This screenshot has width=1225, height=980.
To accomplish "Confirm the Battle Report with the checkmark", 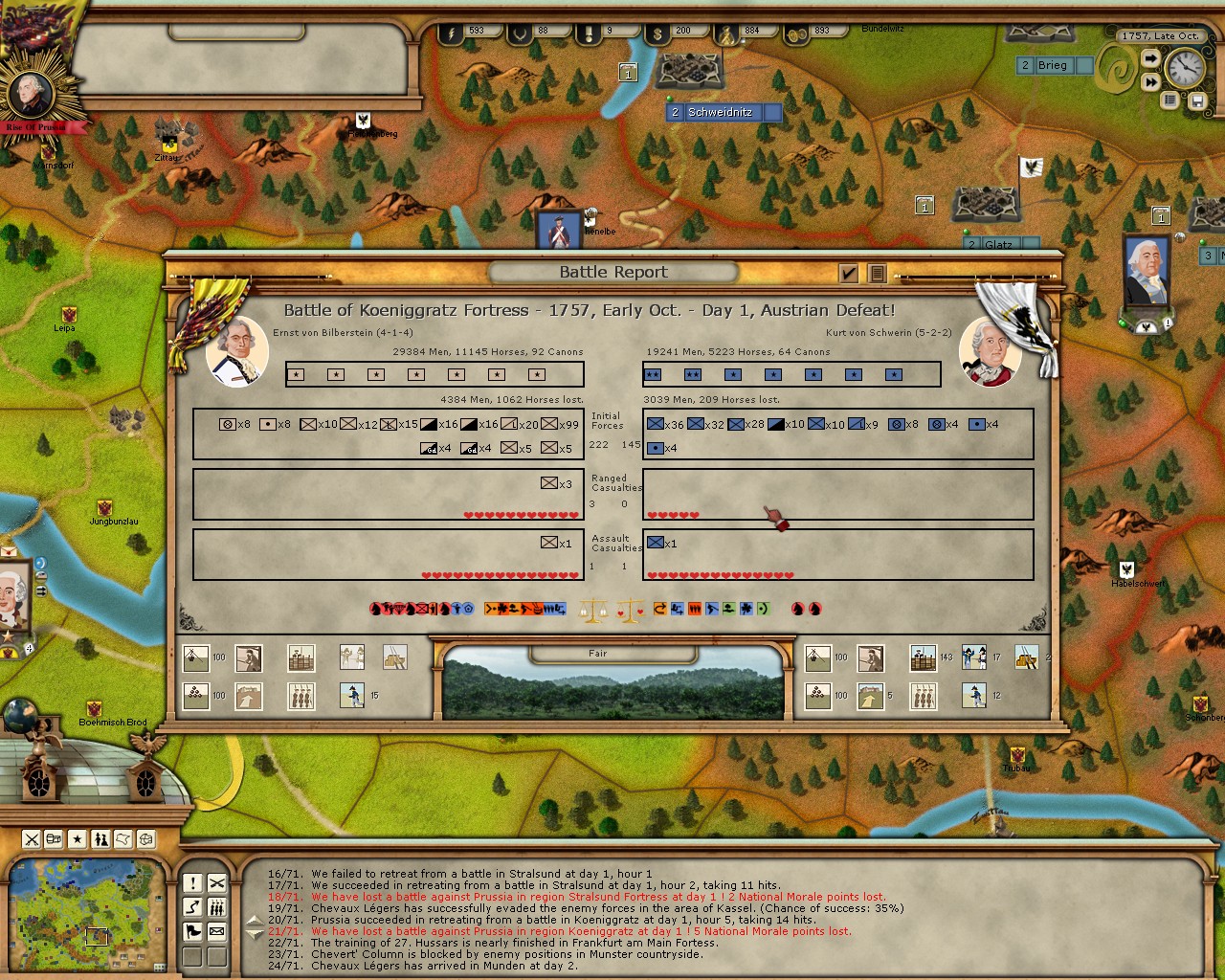I will [848, 274].
